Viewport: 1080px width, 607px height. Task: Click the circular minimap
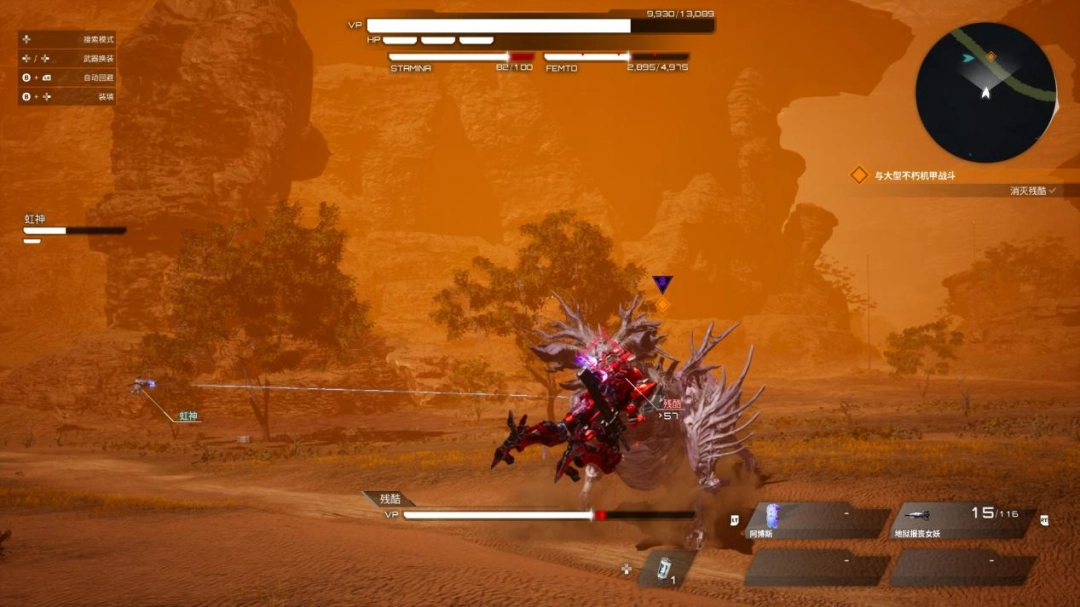pos(985,92)
